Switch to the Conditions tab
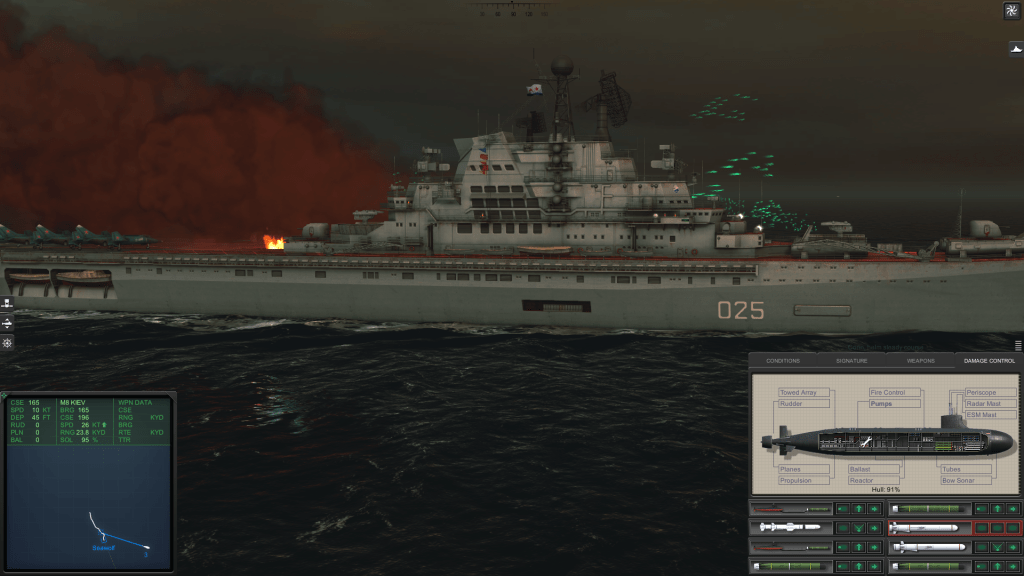 tap(783, 360)
